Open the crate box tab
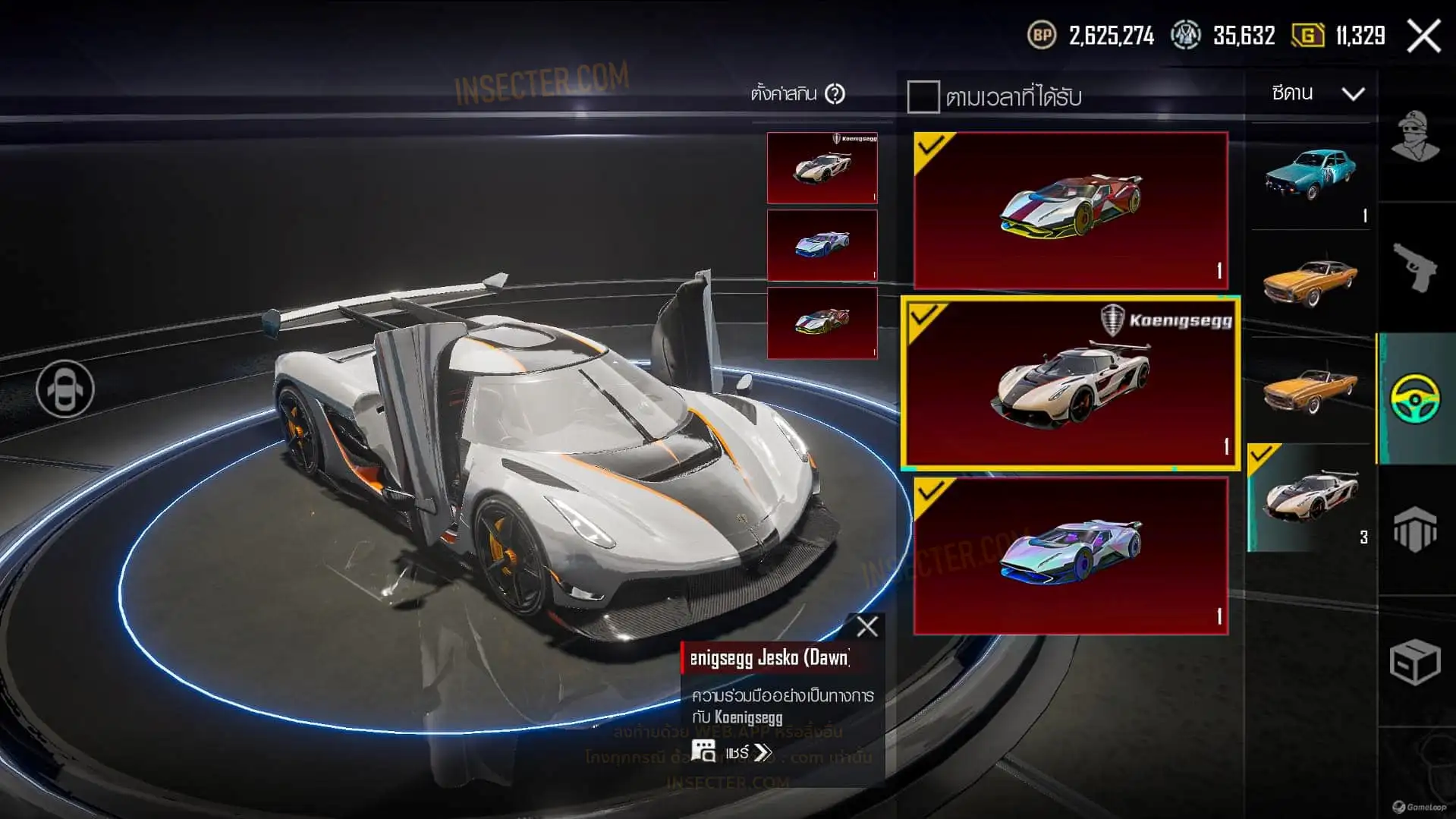1456x819 pixels. tap(1415, 661)
